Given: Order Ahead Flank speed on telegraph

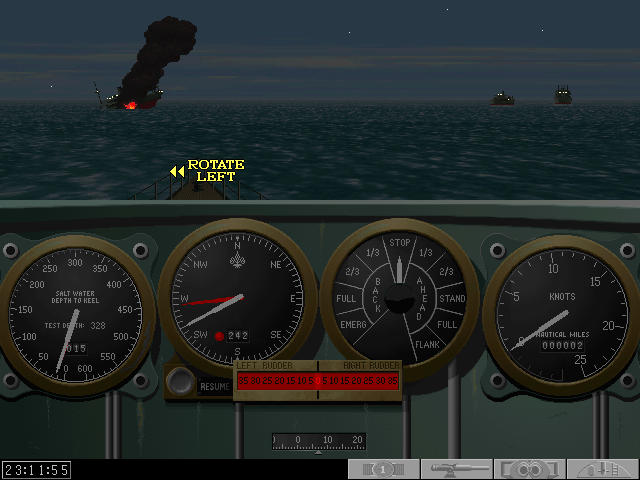Looking at the screenshot, I should (x=428, y=345).
